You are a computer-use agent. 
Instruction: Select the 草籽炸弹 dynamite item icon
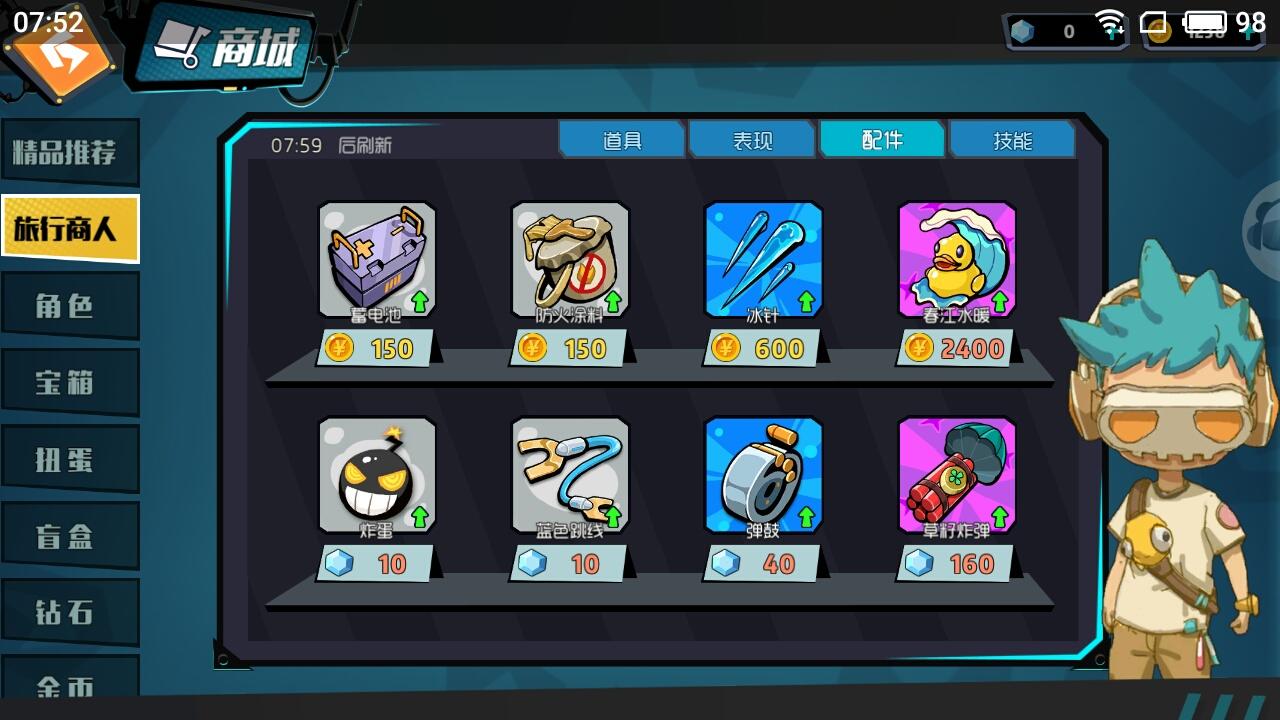pyautogui.click(x=957, y=473)
